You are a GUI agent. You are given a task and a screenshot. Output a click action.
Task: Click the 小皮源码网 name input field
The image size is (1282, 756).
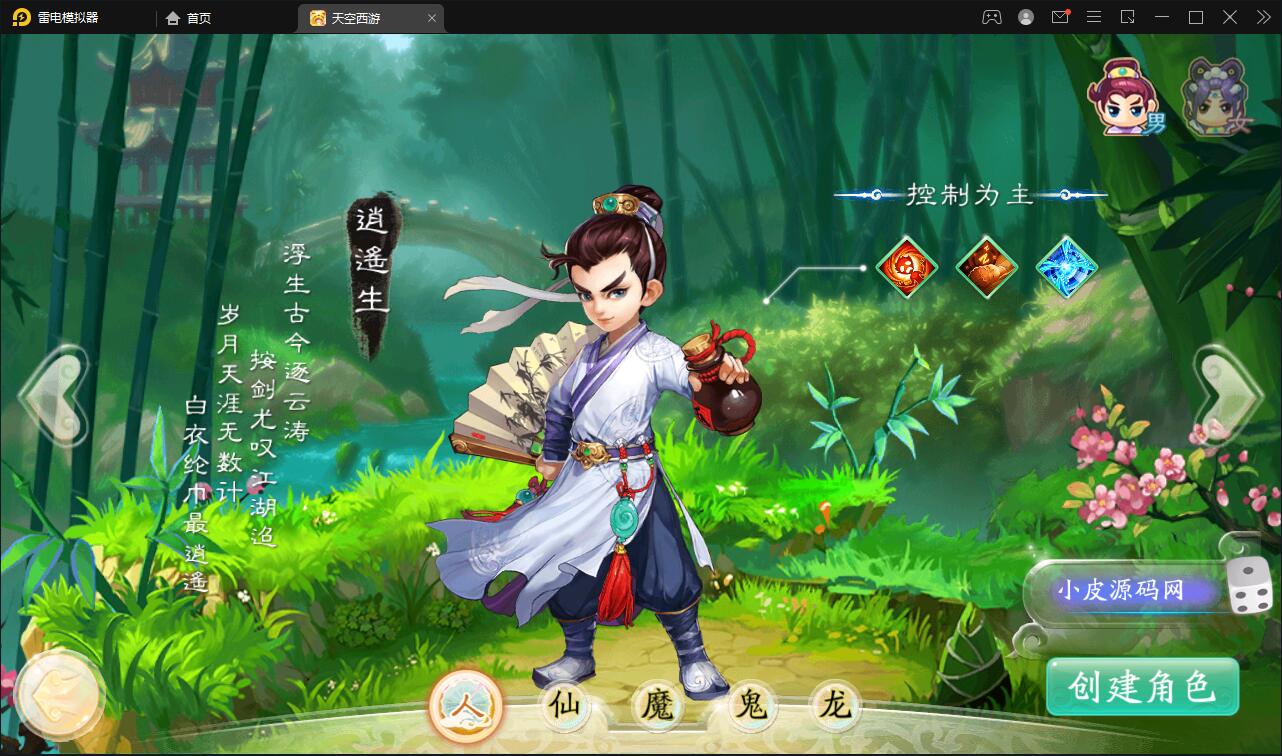point(1122,591)
